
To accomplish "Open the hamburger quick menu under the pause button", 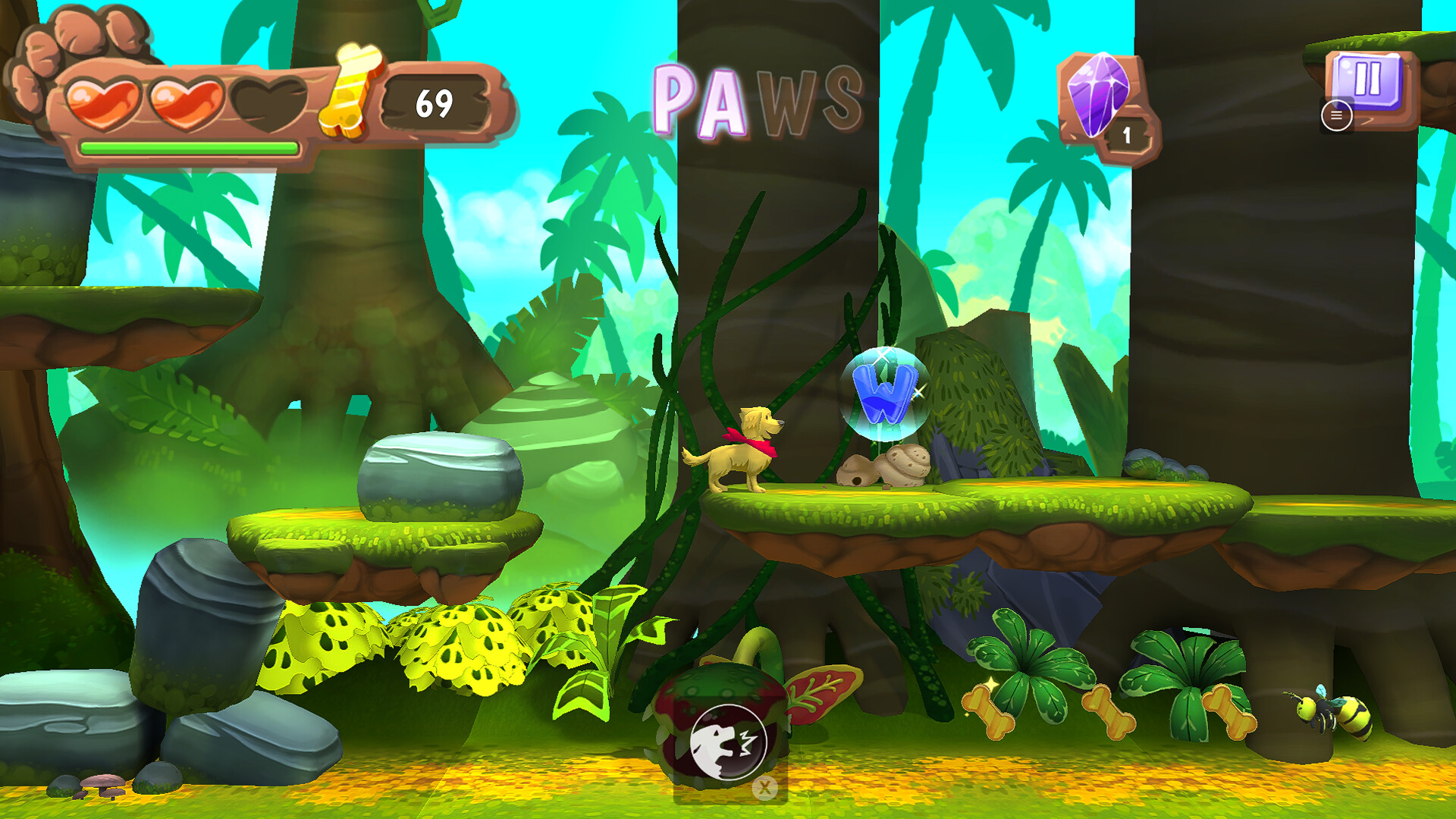I will pos(1338,114).
